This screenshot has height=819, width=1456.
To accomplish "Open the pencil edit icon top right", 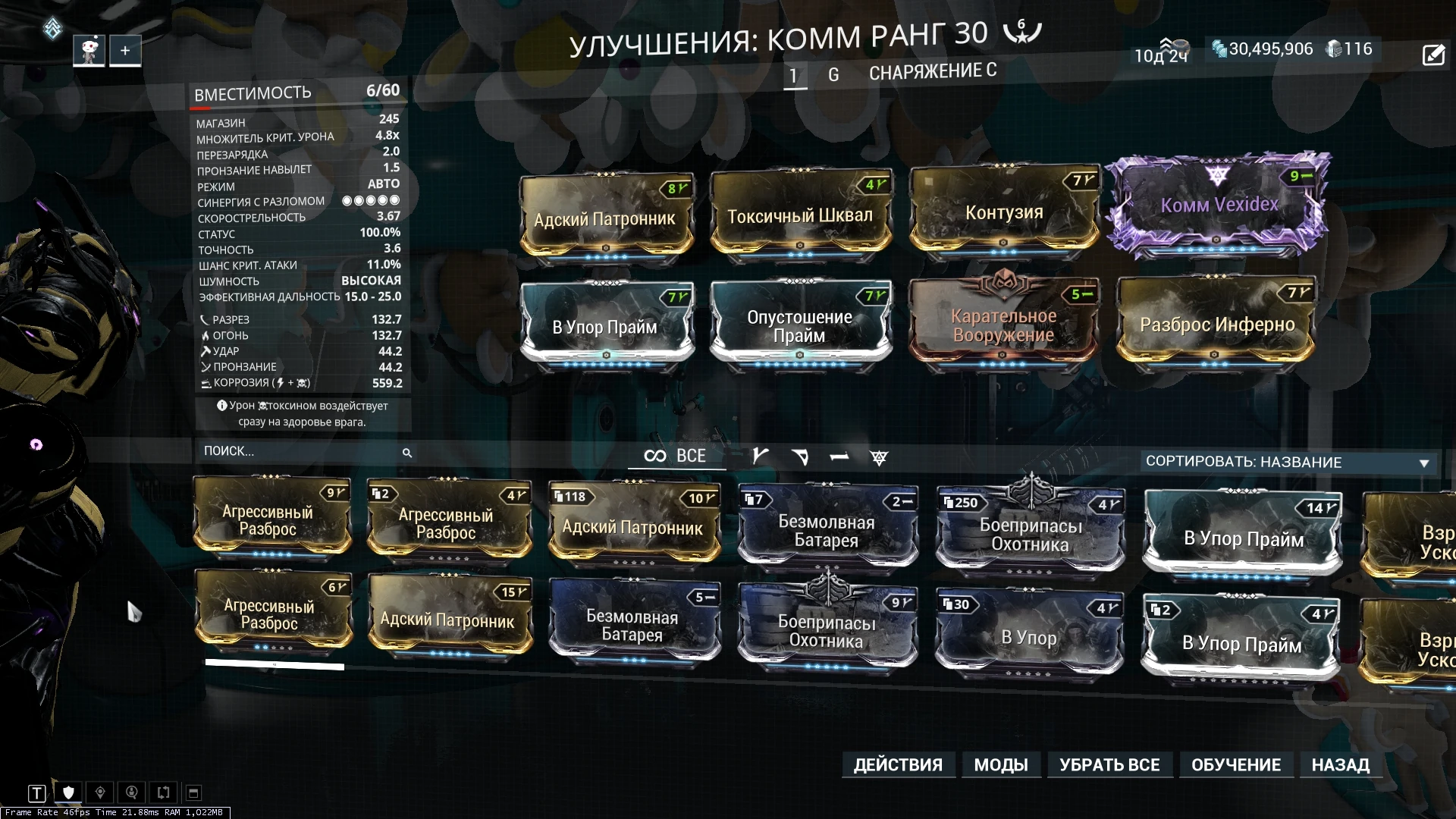I will pyautogui.click(x=1433, y=54).
